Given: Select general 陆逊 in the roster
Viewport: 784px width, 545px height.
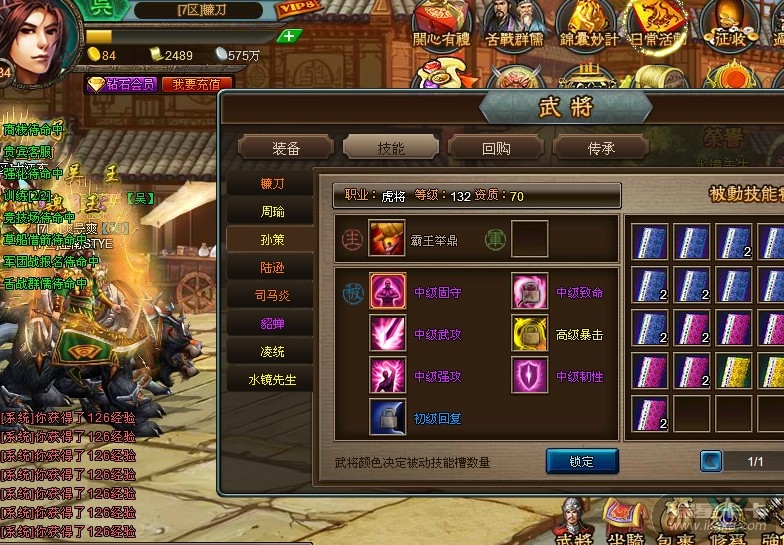Looking at the screenshot, I should click(272, 268).
